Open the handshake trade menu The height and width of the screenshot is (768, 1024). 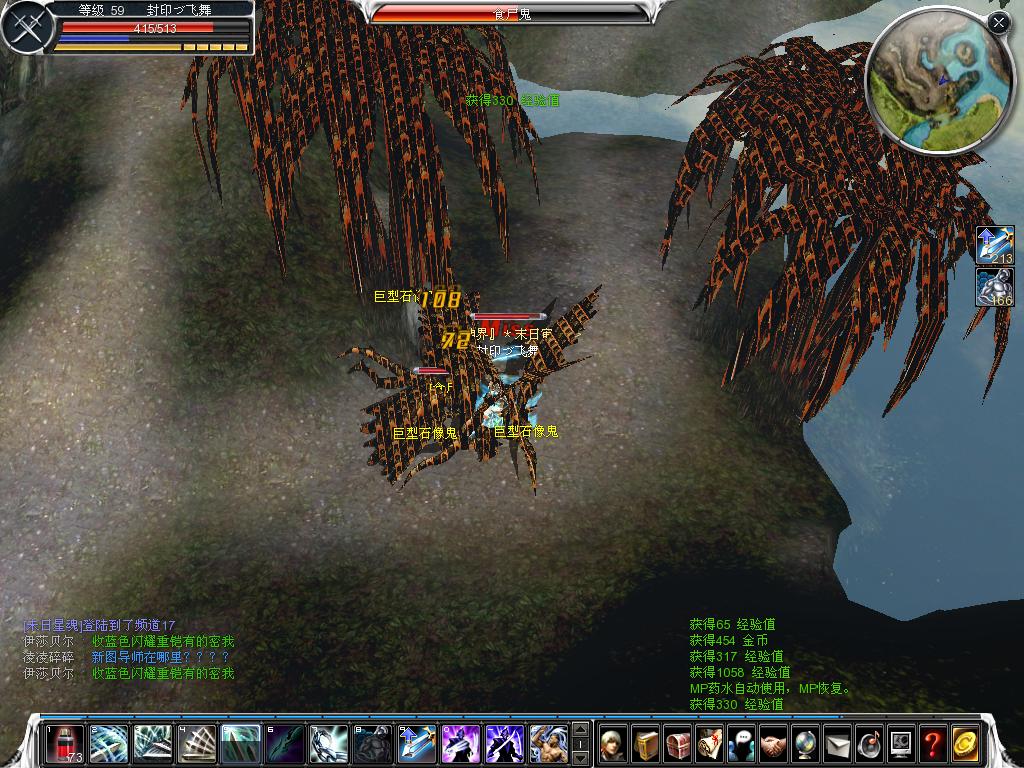pyautogui.click(x=774, y=744)
